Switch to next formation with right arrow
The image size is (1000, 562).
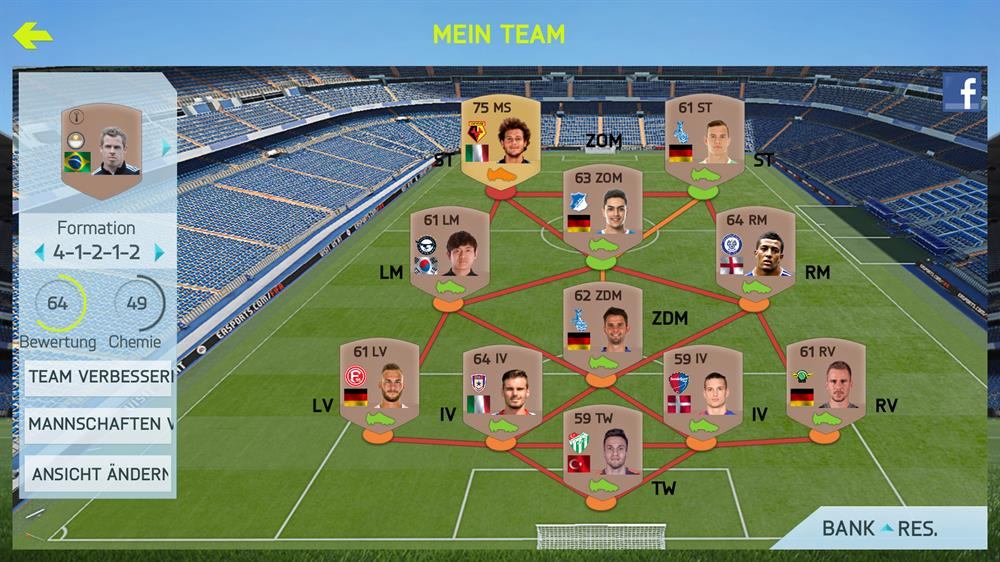click(x=158, y=253)
